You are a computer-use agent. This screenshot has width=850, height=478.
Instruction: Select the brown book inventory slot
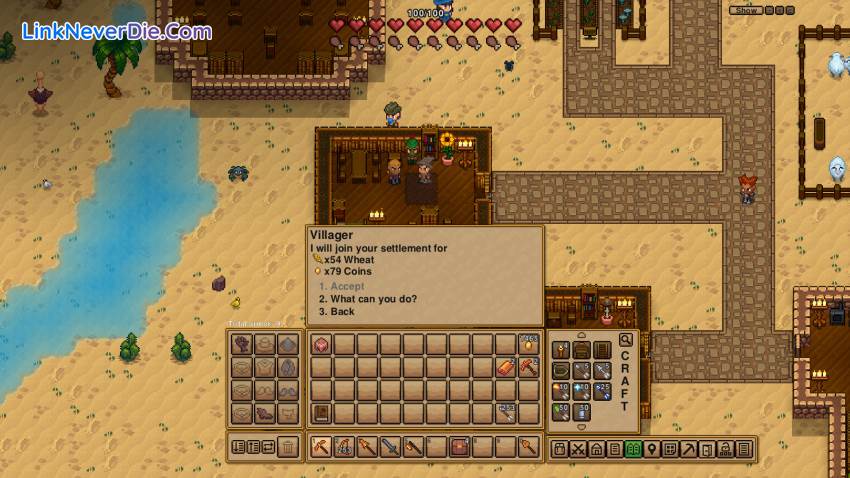click(x=321, y=413)
